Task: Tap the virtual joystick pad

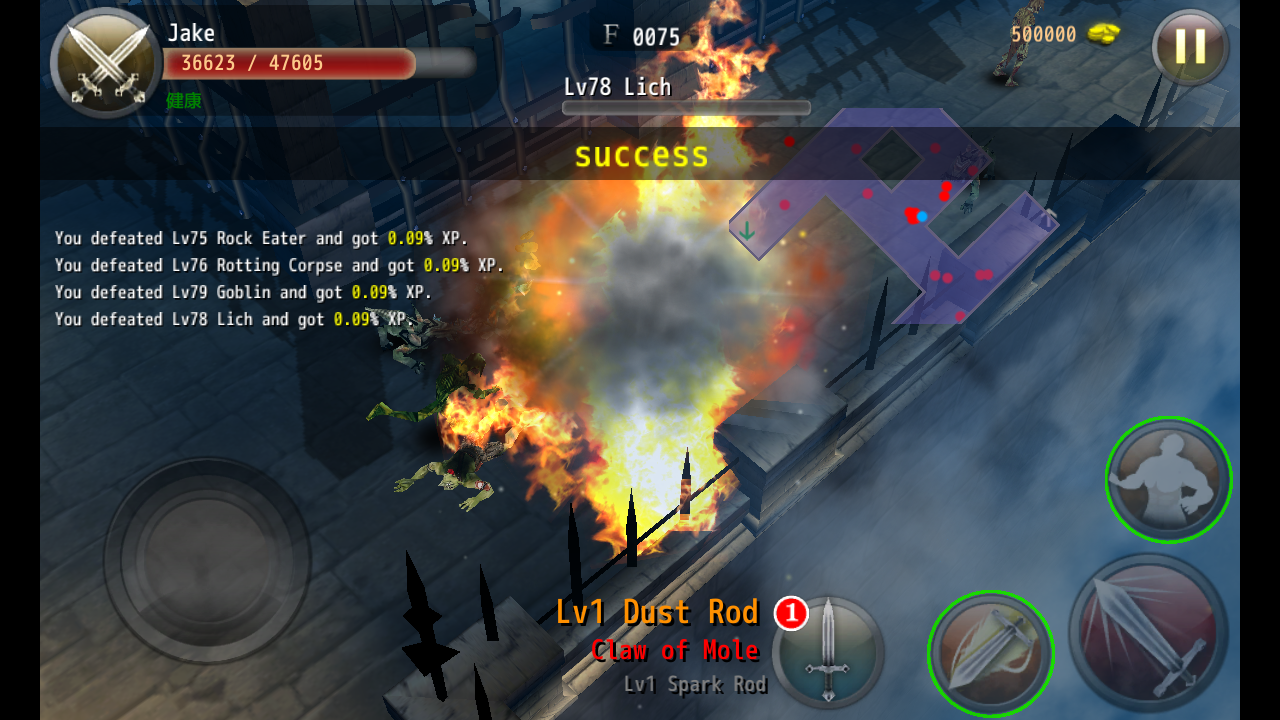Action: [x=207, y=560]
